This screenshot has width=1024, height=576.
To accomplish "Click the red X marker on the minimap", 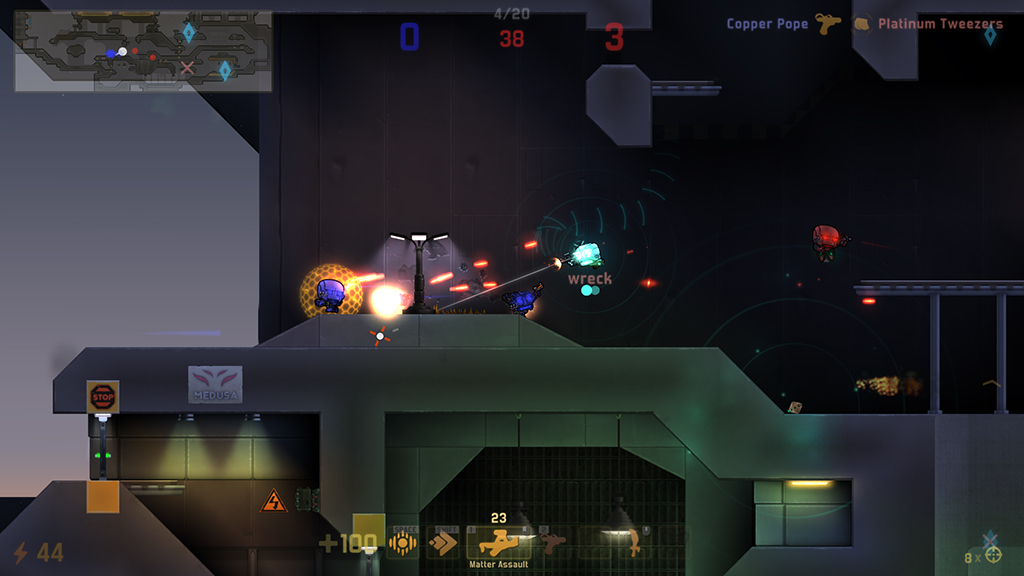I will 187,68.
